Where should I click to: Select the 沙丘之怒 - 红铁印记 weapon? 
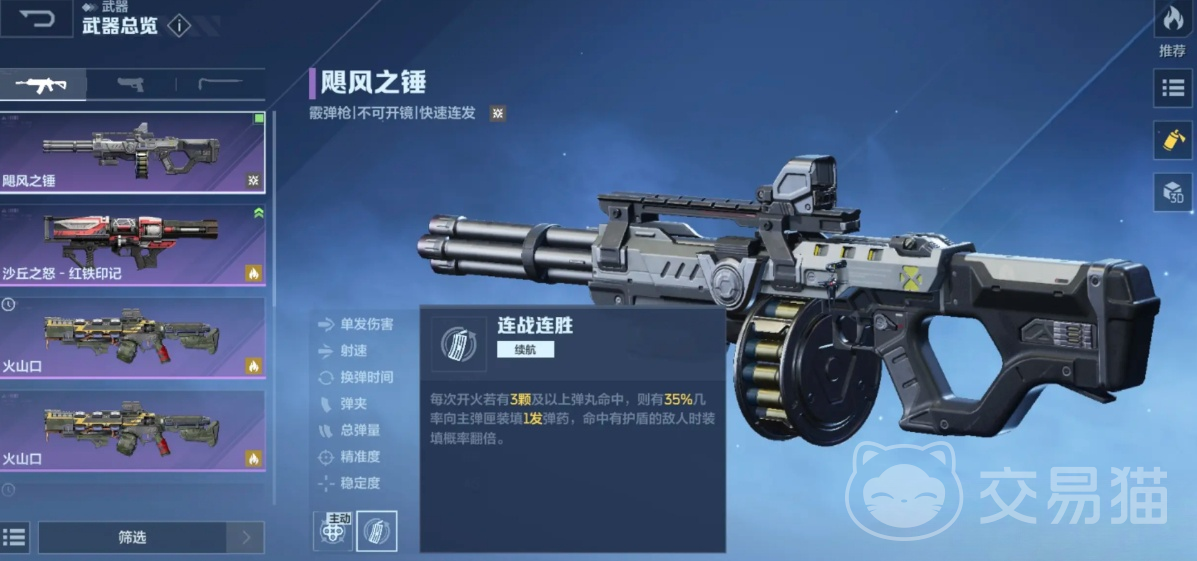pyautogui.click(x=132, y=245)
